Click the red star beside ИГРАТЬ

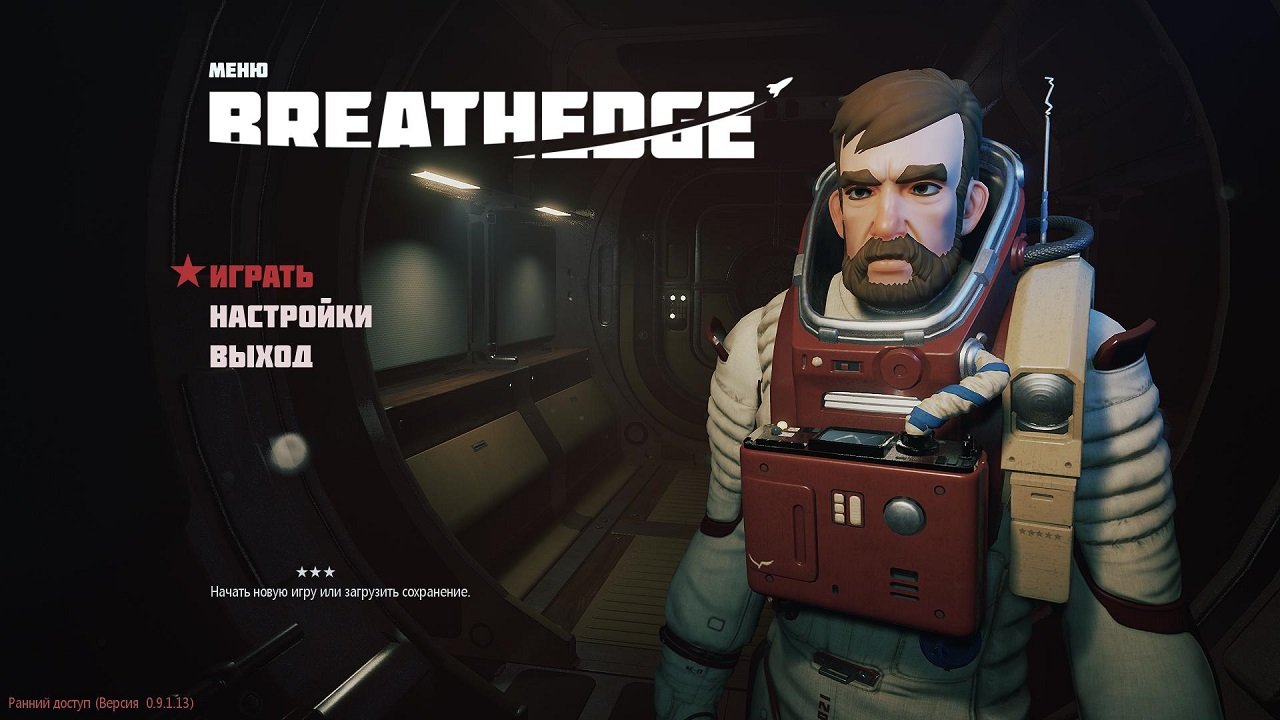187,276
